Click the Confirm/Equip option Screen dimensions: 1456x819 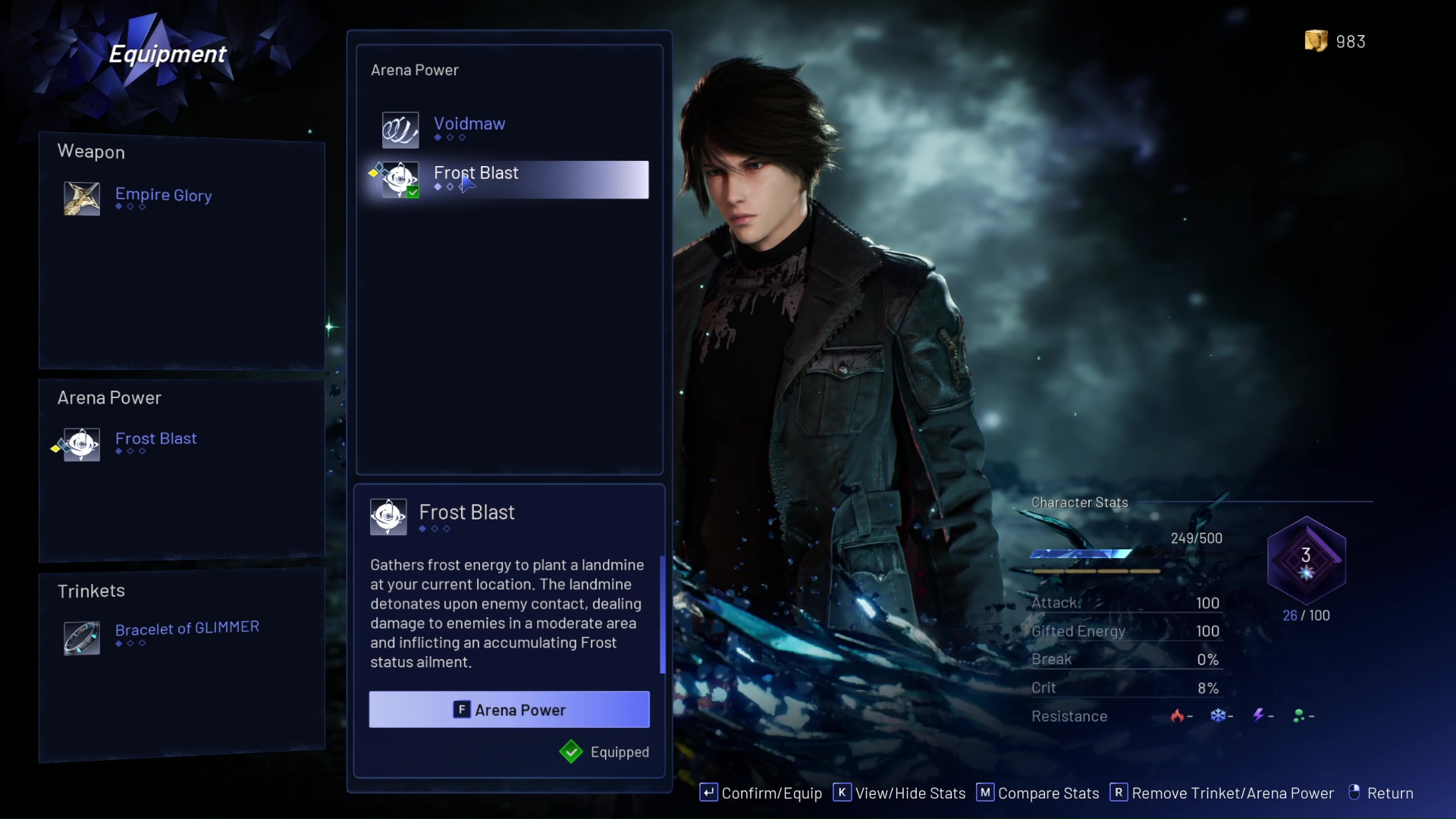tap(761, 793)
